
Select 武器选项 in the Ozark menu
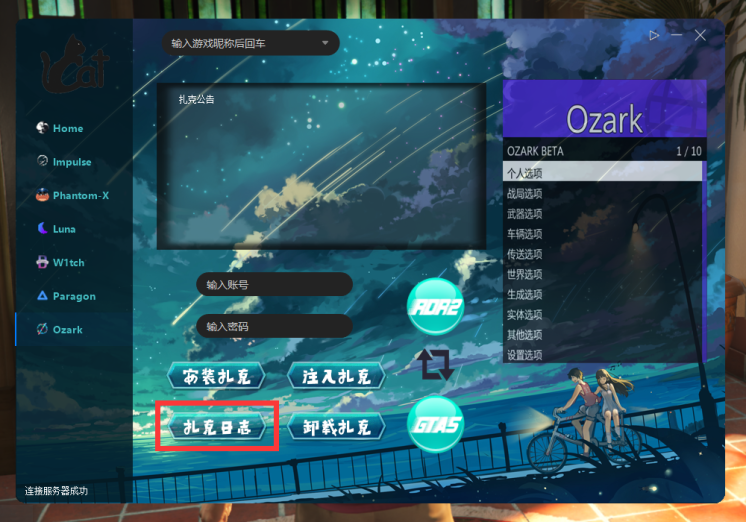pos(524,214)
